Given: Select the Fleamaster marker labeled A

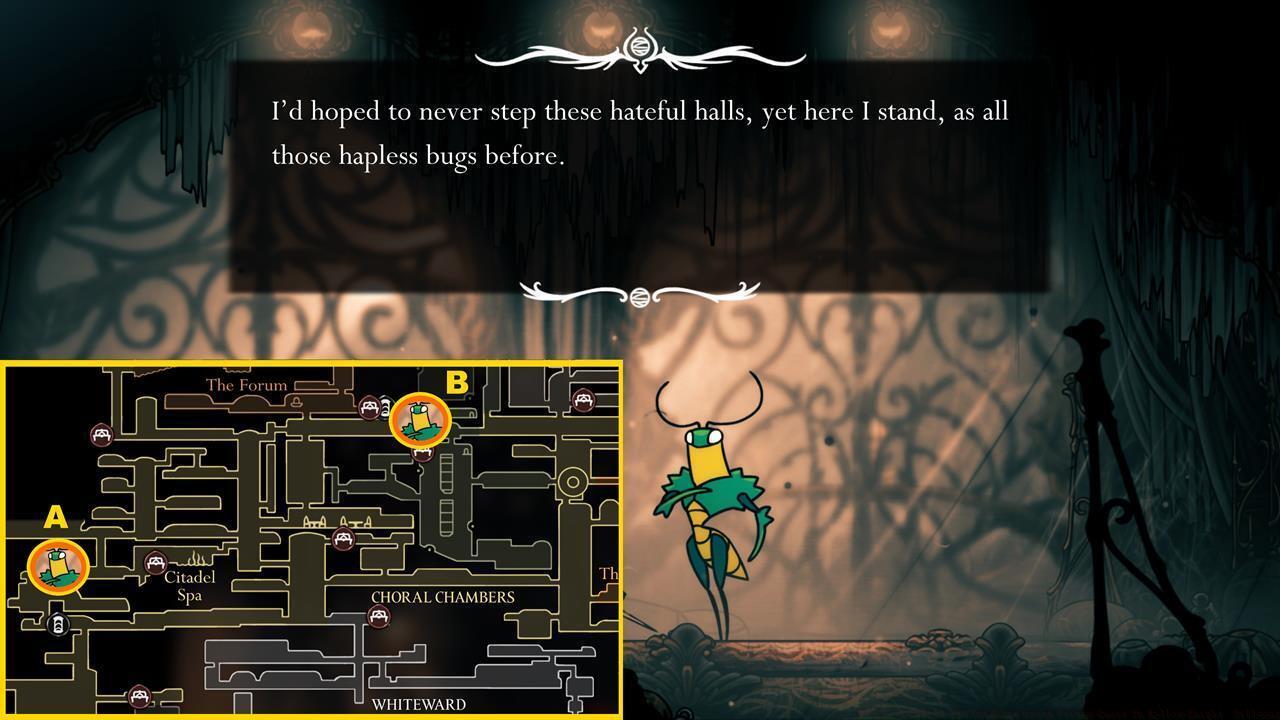Looking at the screenshot, I should pos(60,568).
